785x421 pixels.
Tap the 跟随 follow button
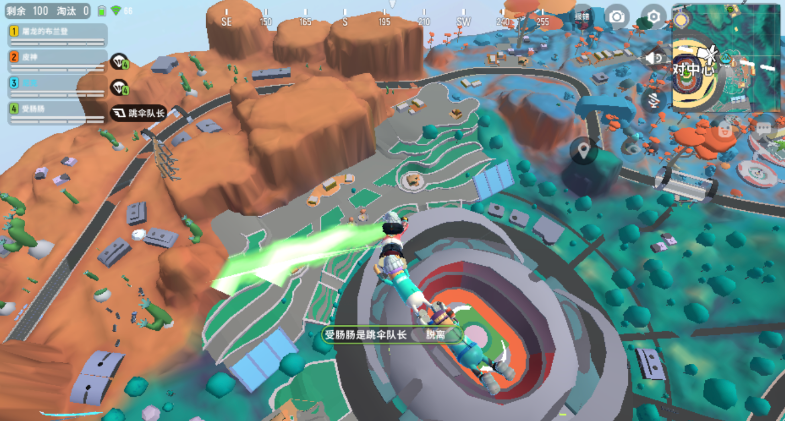[x=582, y=16]
